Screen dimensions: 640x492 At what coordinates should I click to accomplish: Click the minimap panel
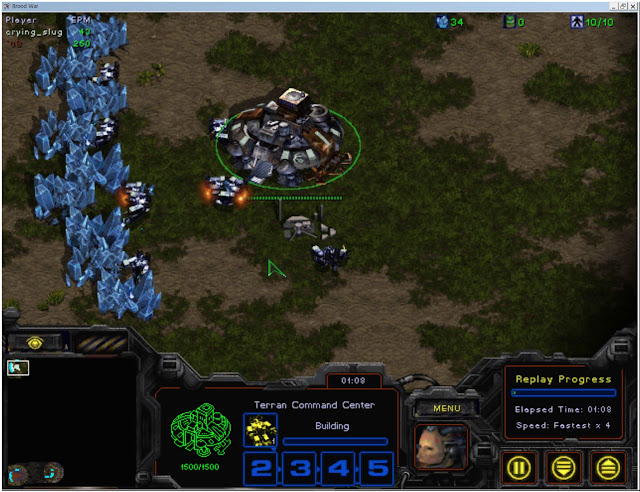[70, 420]
